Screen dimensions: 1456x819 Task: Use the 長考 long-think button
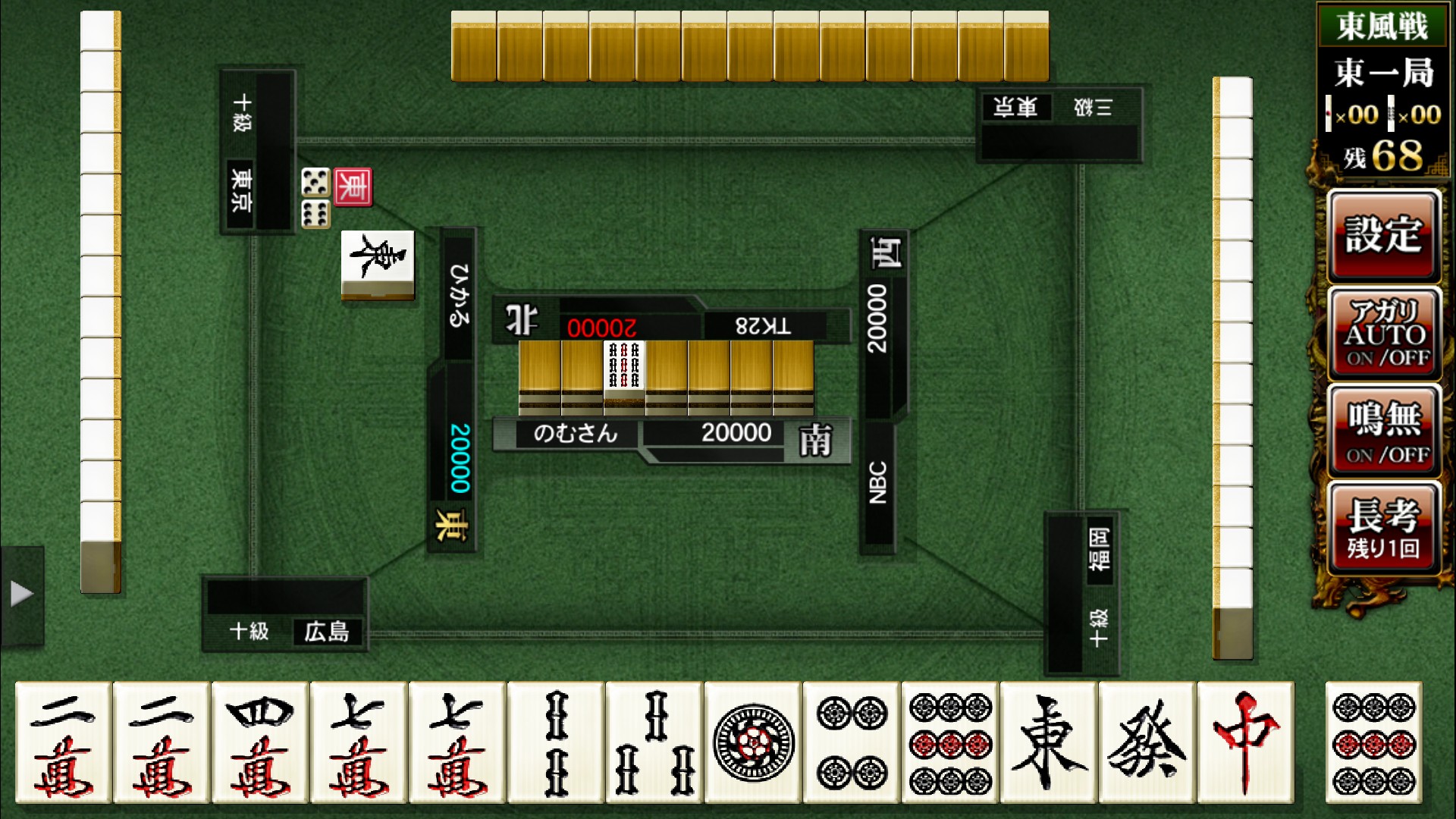click(x=1383, y=529)
